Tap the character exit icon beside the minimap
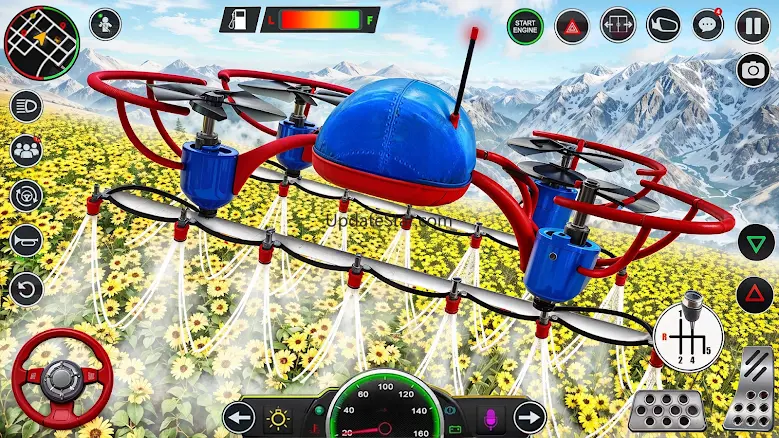779x438 pixels. 105,24
